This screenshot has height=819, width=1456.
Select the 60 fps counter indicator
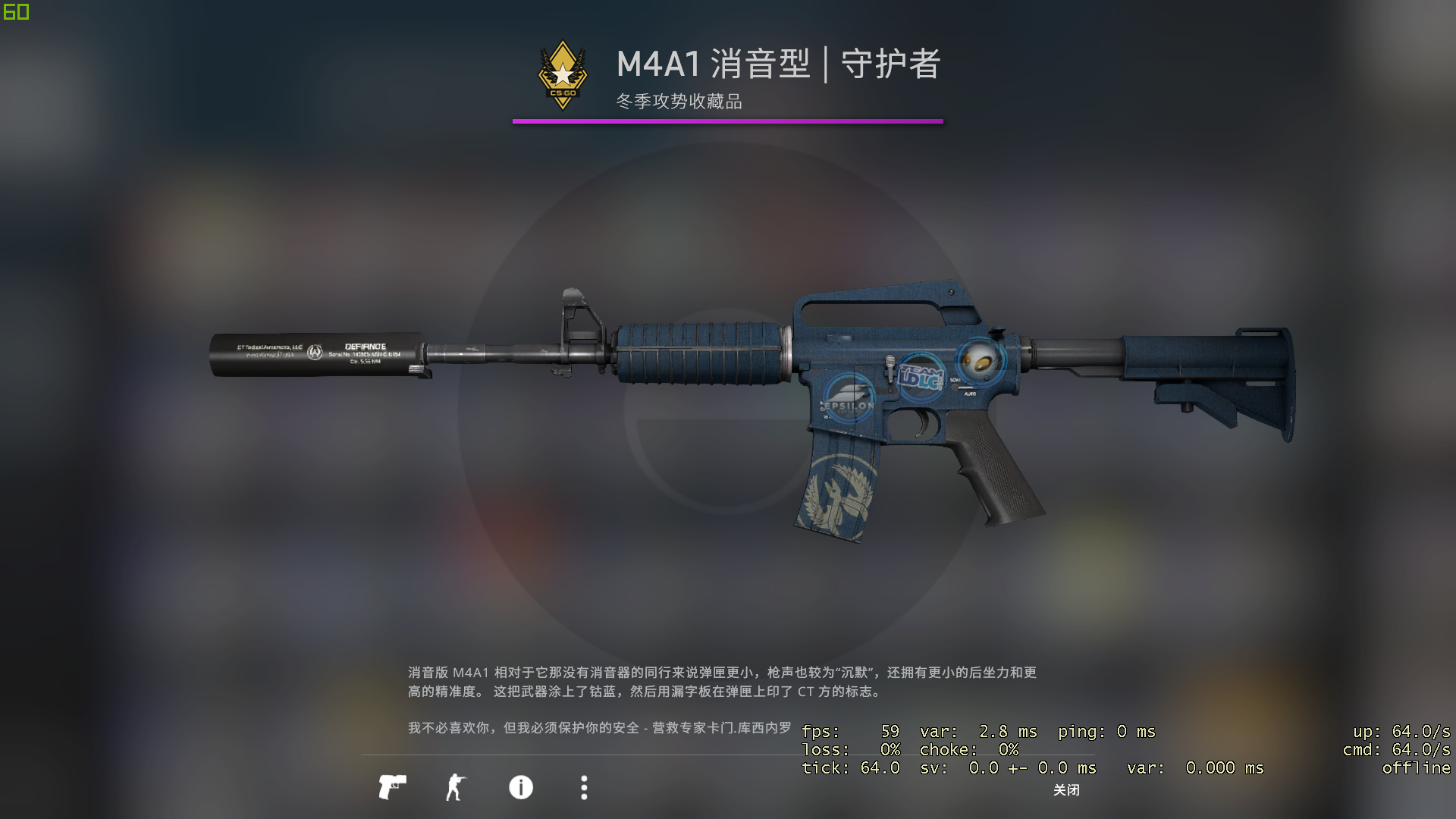click(15, 11)
